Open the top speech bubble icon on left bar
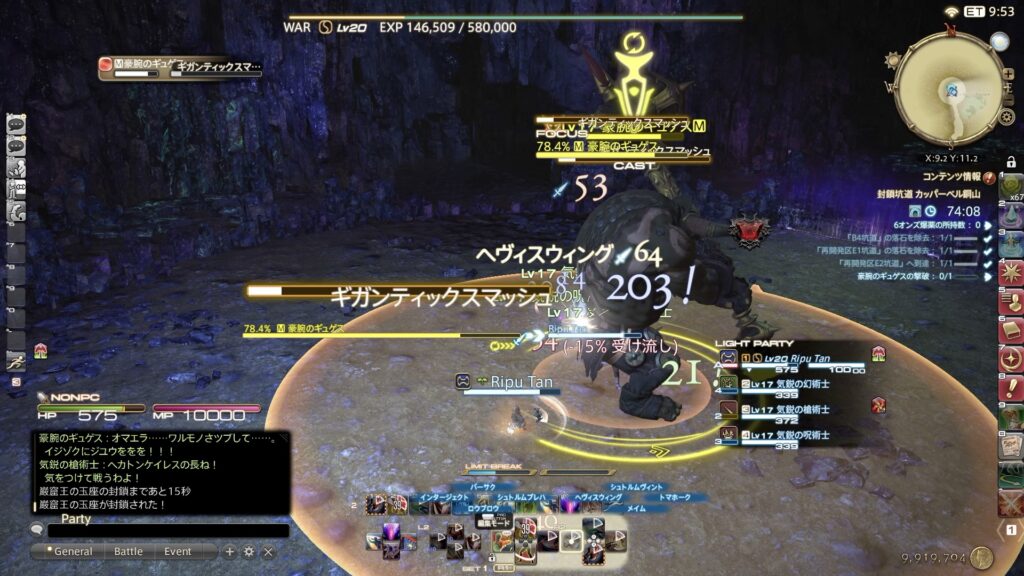This screenshot has width=1024, height=576. click(x=16, y=124)
